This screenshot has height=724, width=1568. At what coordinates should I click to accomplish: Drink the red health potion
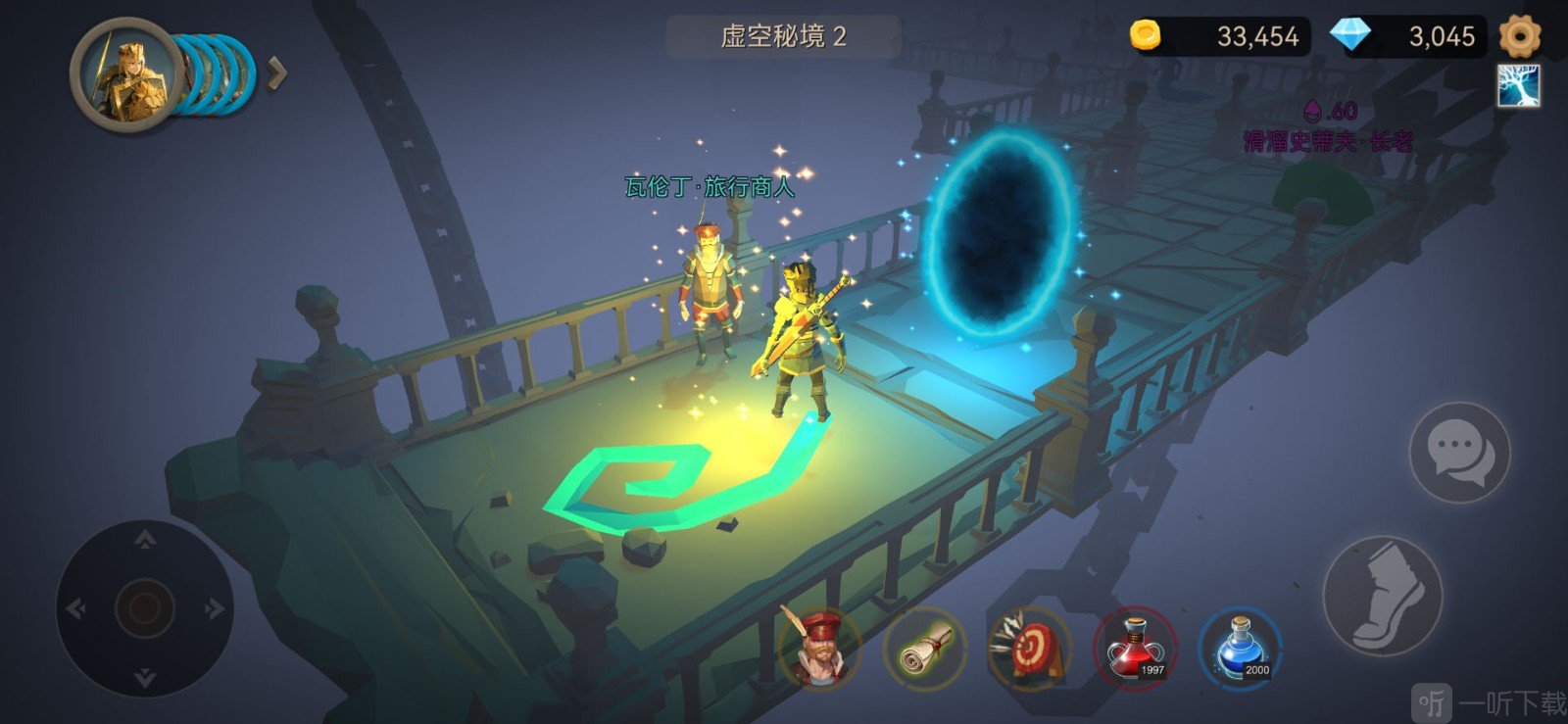(1134, 648)
